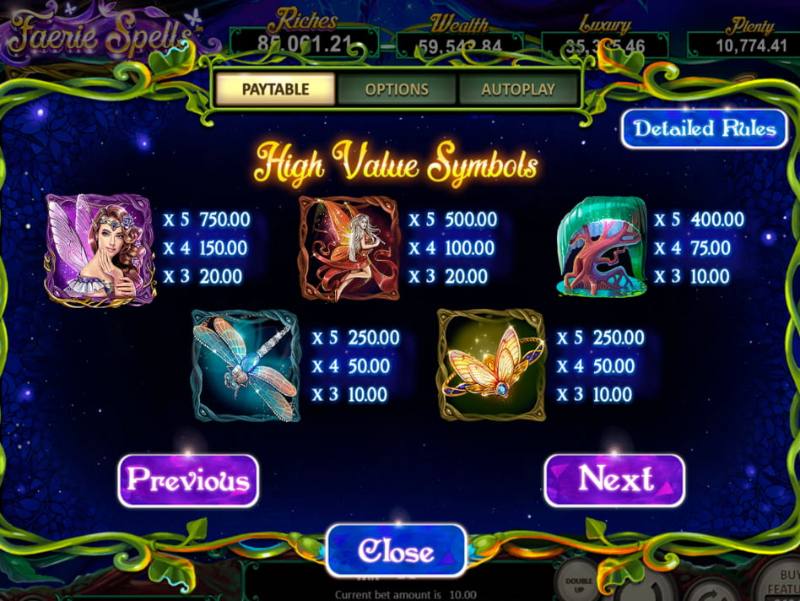Advance to the Next paytable page
The height and width of the screenshot is (601, 800).
(615, 480)
